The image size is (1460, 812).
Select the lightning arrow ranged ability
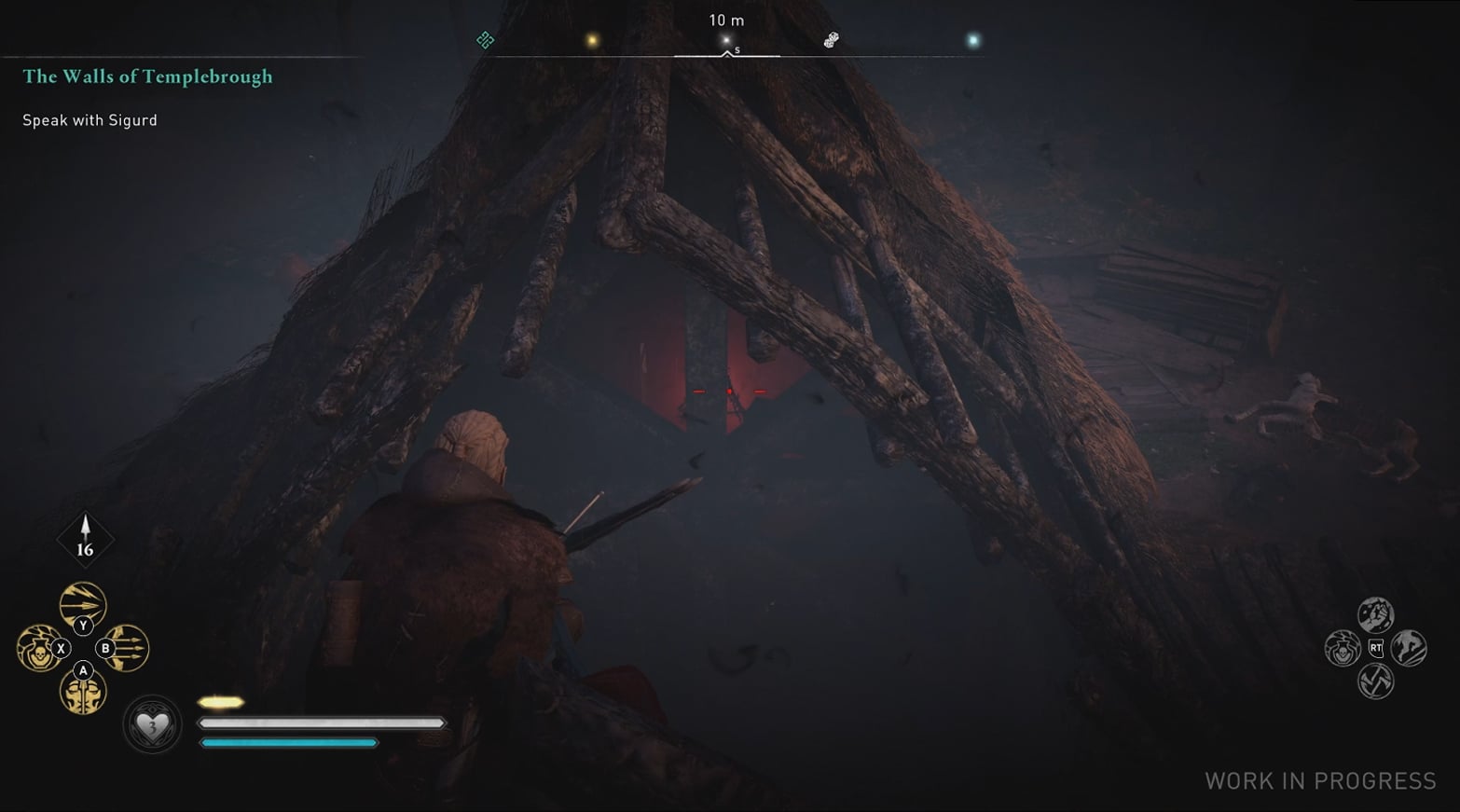click(82, 603)
